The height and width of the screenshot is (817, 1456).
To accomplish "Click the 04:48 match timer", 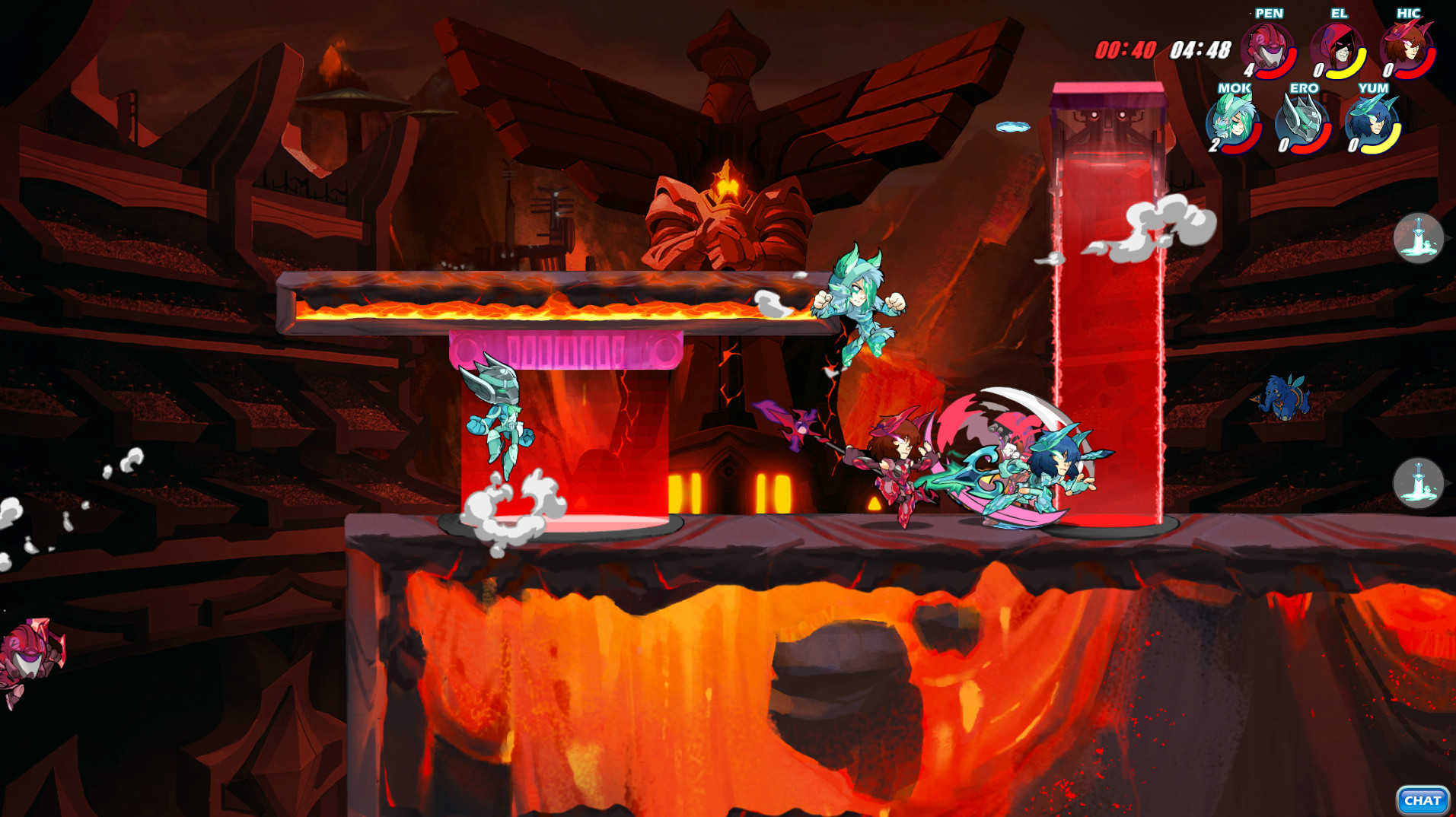I will click(1201, 48).
